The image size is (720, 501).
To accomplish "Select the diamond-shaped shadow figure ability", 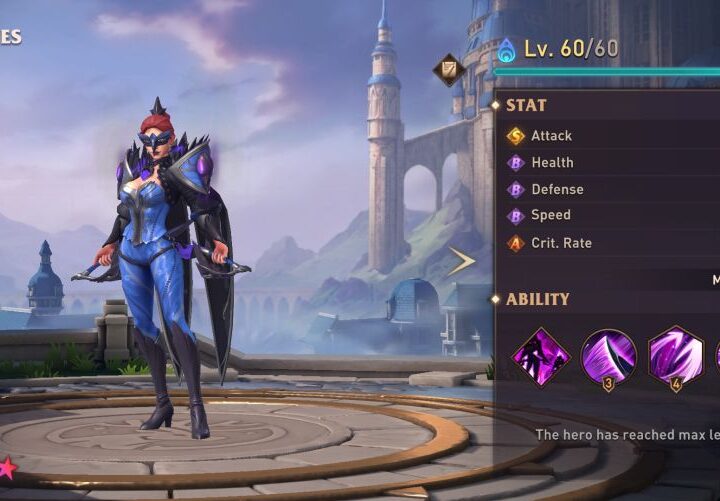I will tap(541, 357).
